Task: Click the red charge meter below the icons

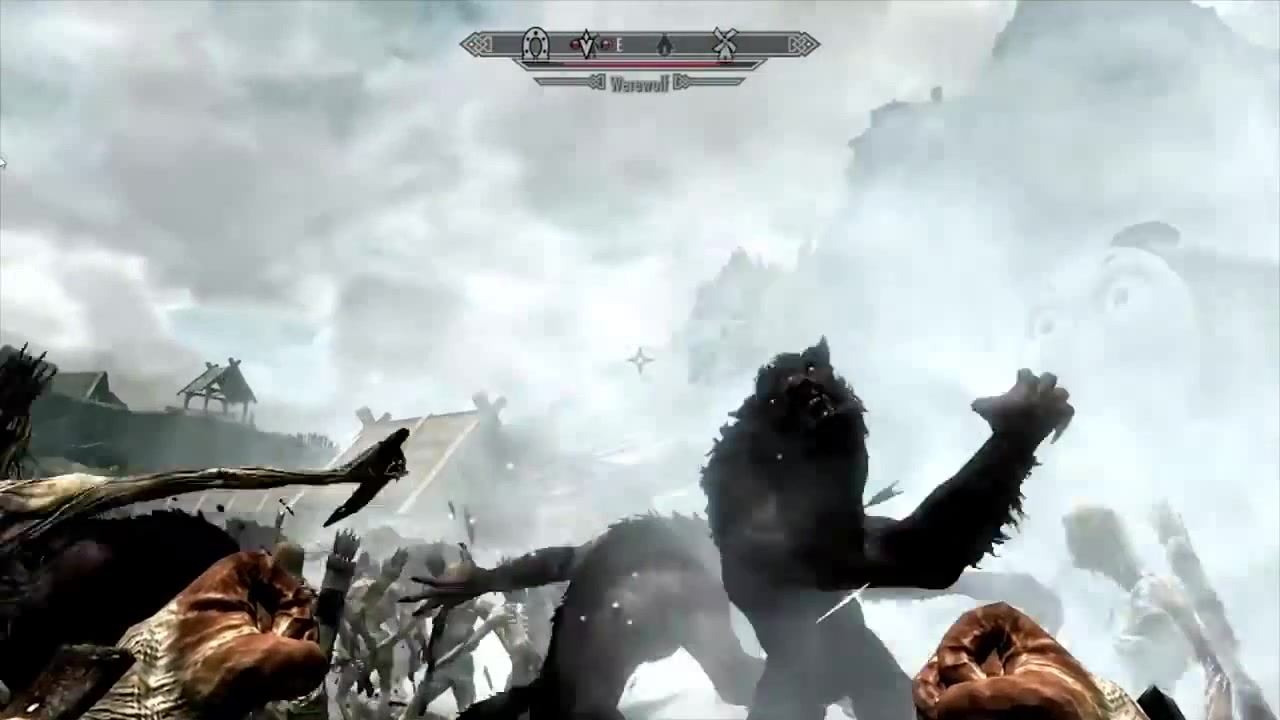Action: [640, 62]
